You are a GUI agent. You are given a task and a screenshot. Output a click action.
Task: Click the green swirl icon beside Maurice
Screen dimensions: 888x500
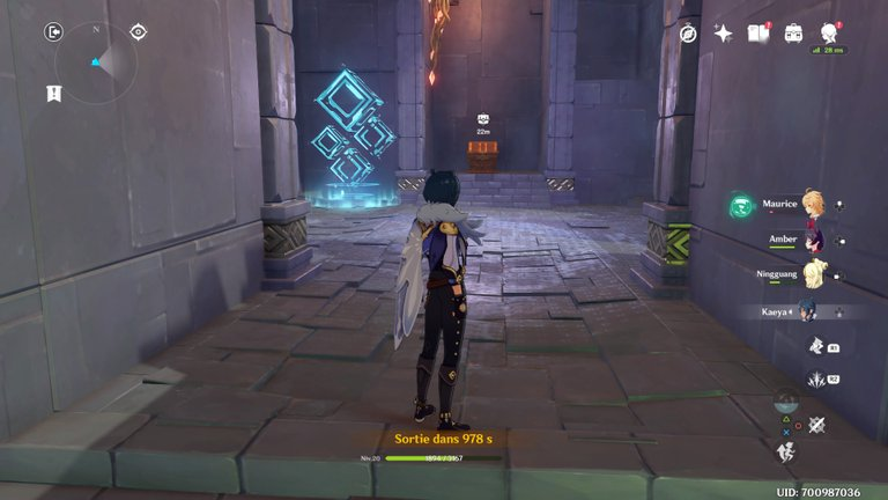click(x=740, y=207)
